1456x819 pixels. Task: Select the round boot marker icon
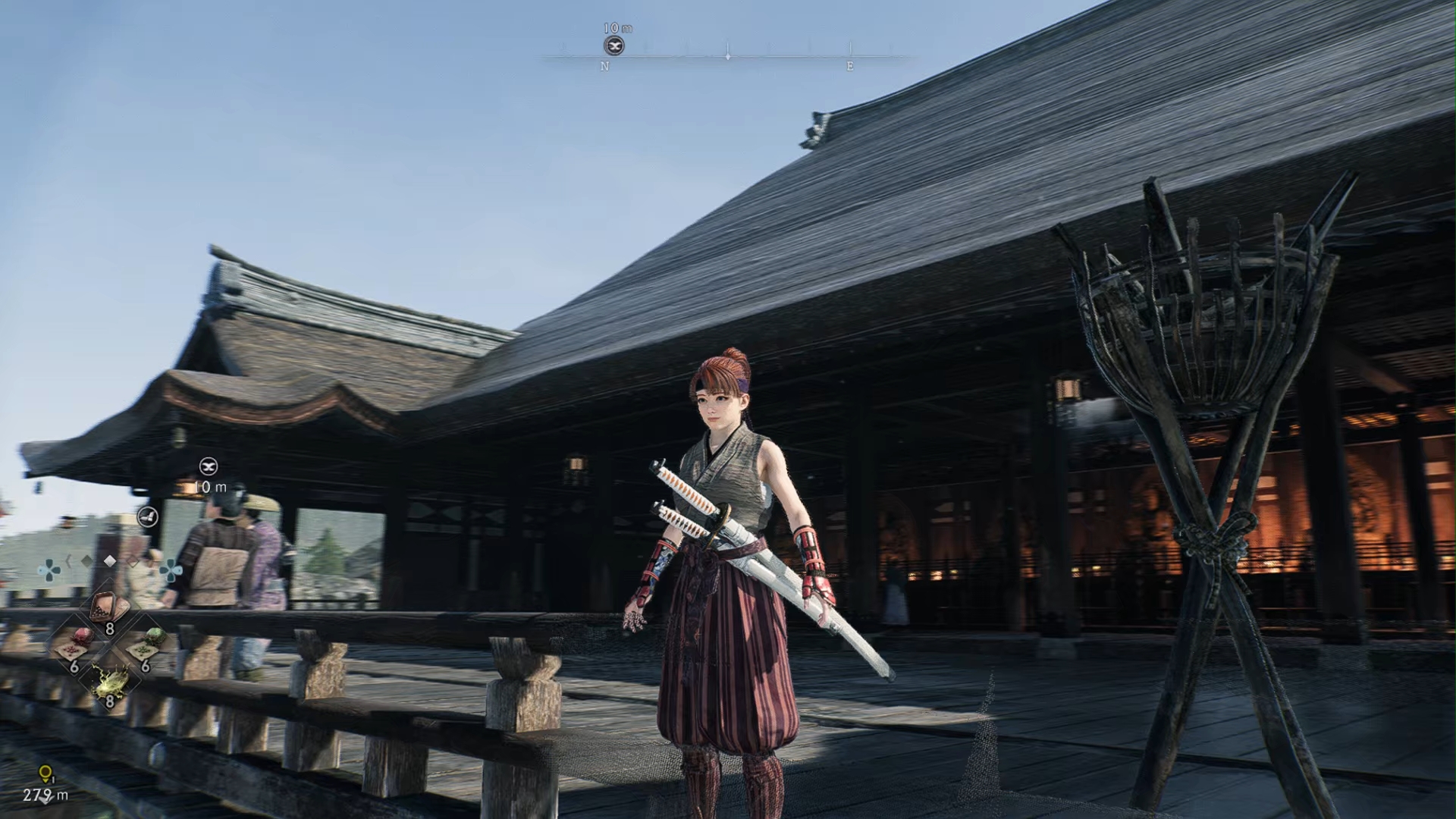pos(148,516)
